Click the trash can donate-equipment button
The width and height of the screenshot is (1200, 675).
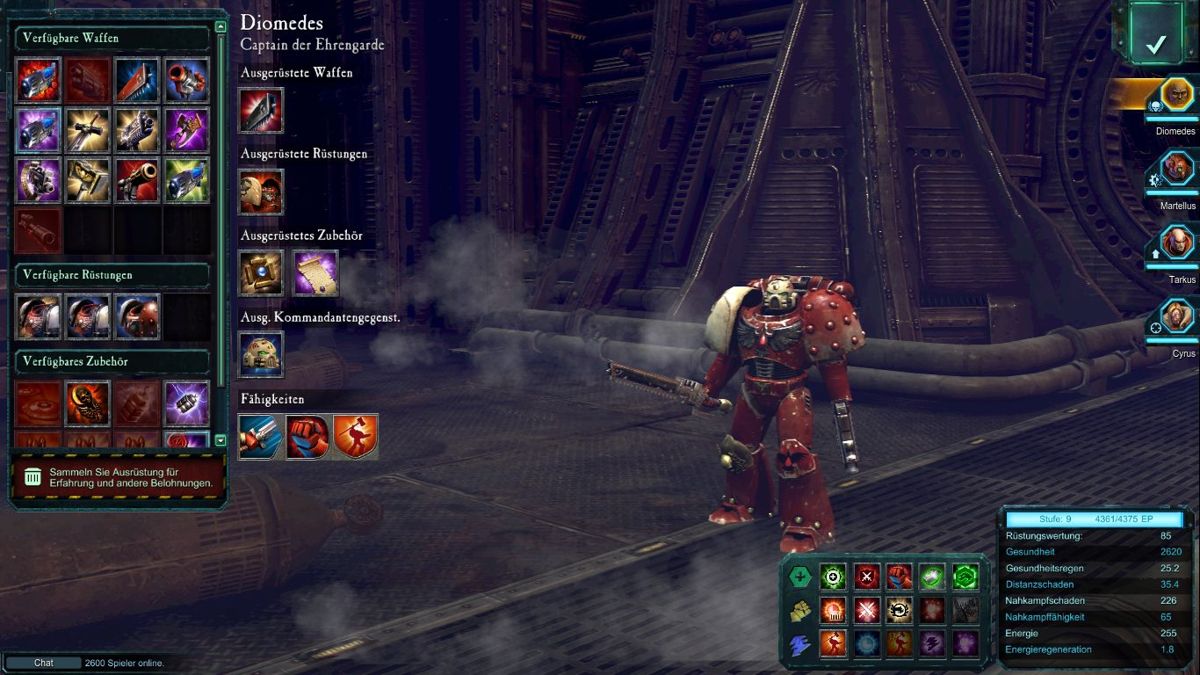33,477
